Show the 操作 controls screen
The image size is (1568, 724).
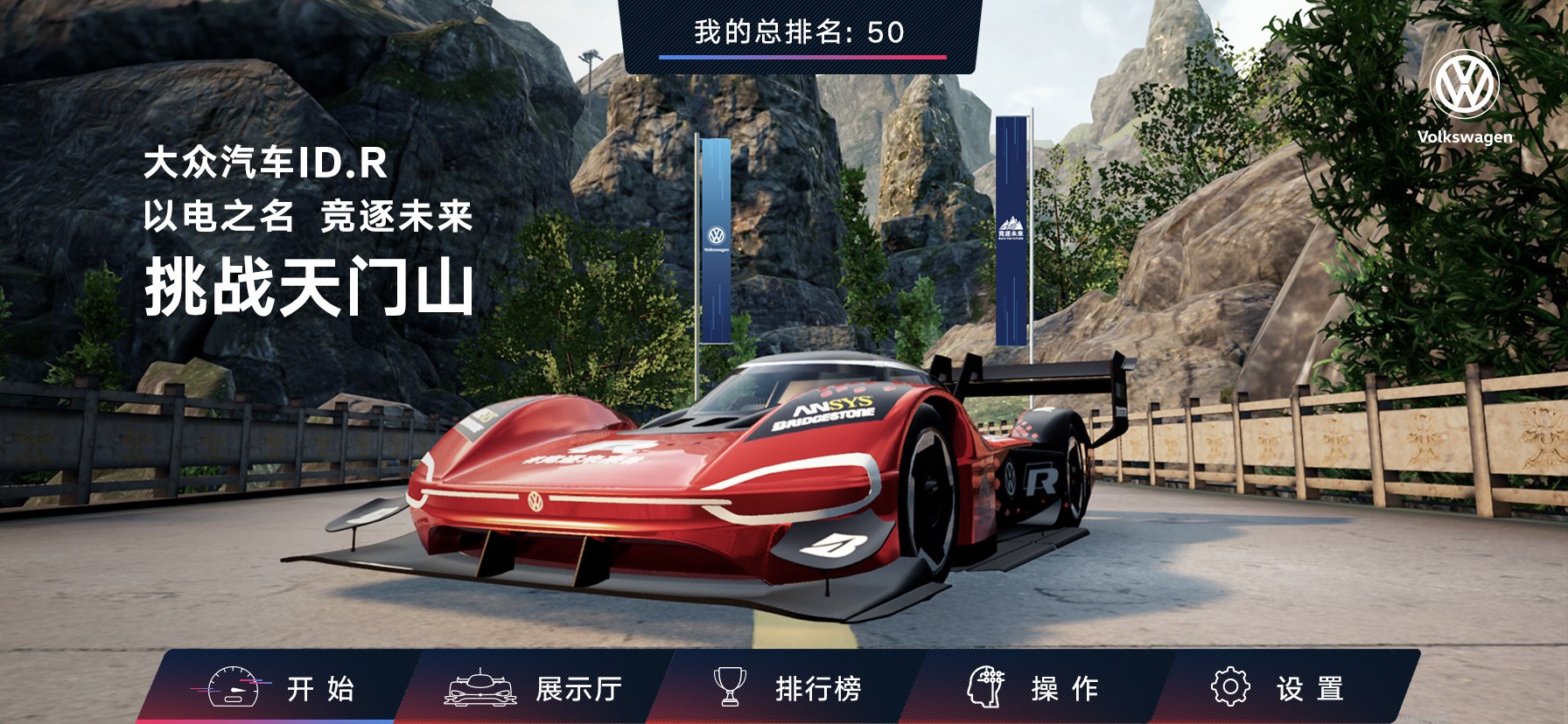(x=1034, y=688)
